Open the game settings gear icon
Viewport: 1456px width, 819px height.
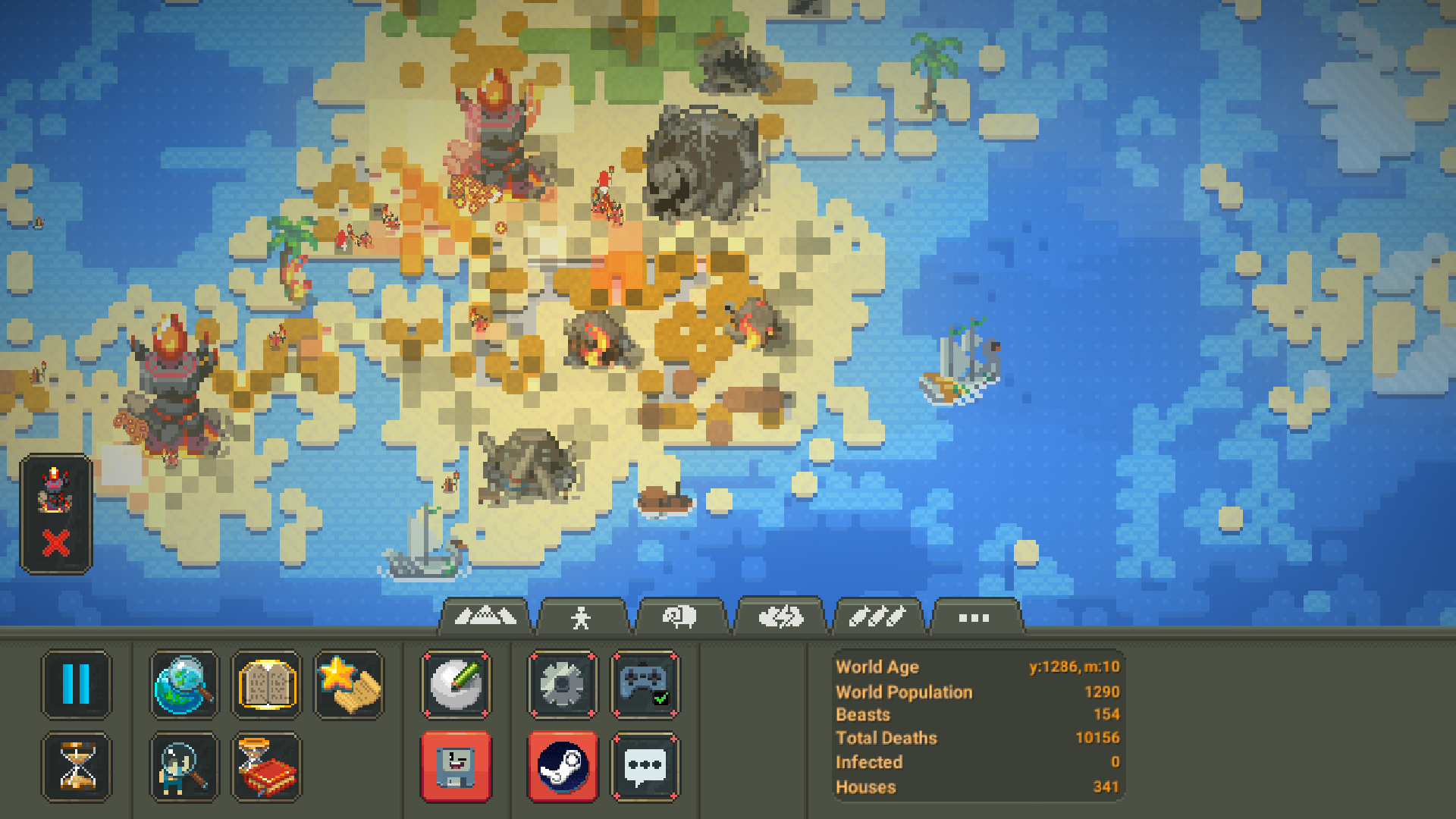coord(563,686)
